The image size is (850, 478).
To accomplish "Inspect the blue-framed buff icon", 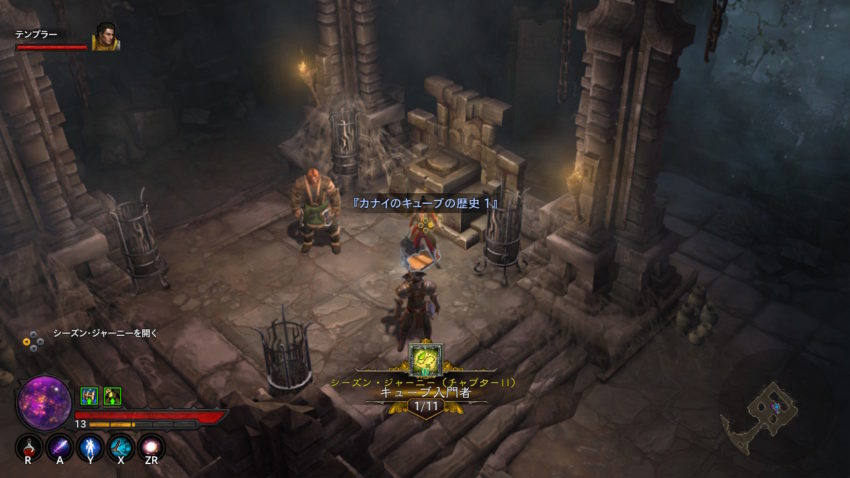I will [x=89, y=396].
